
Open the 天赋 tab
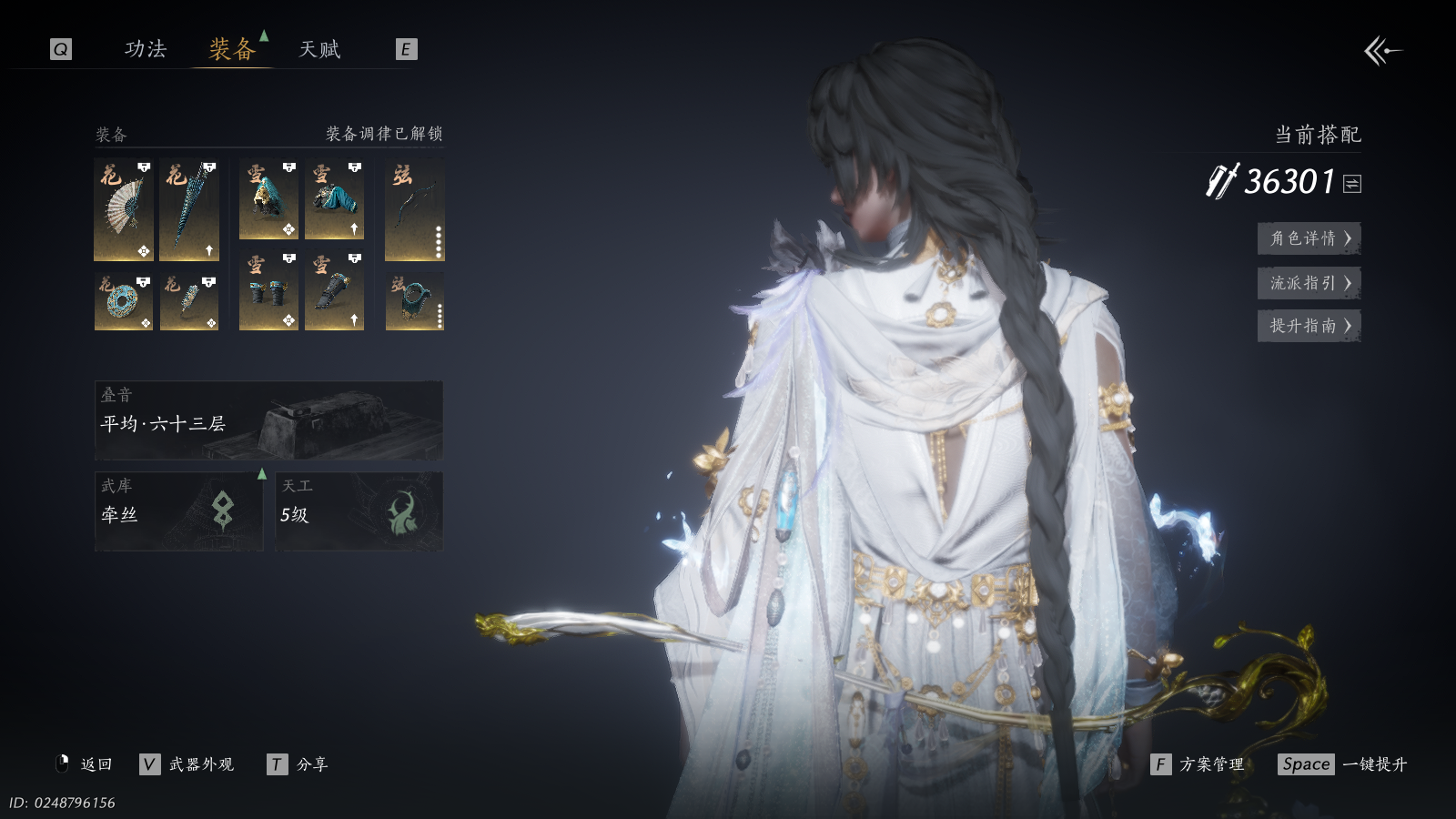(x=319, y=49)
